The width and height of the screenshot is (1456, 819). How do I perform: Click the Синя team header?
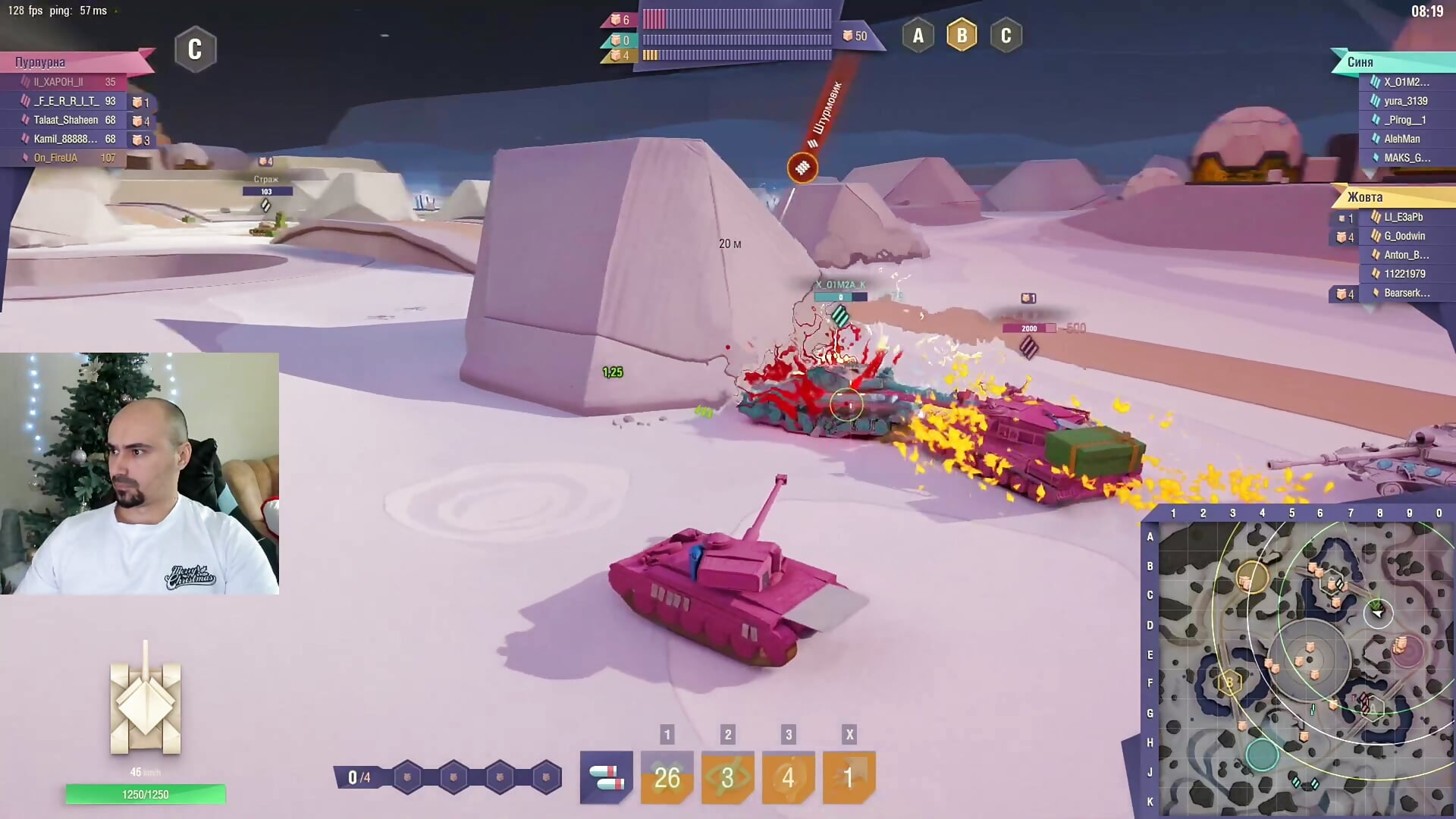(1360, 62)
